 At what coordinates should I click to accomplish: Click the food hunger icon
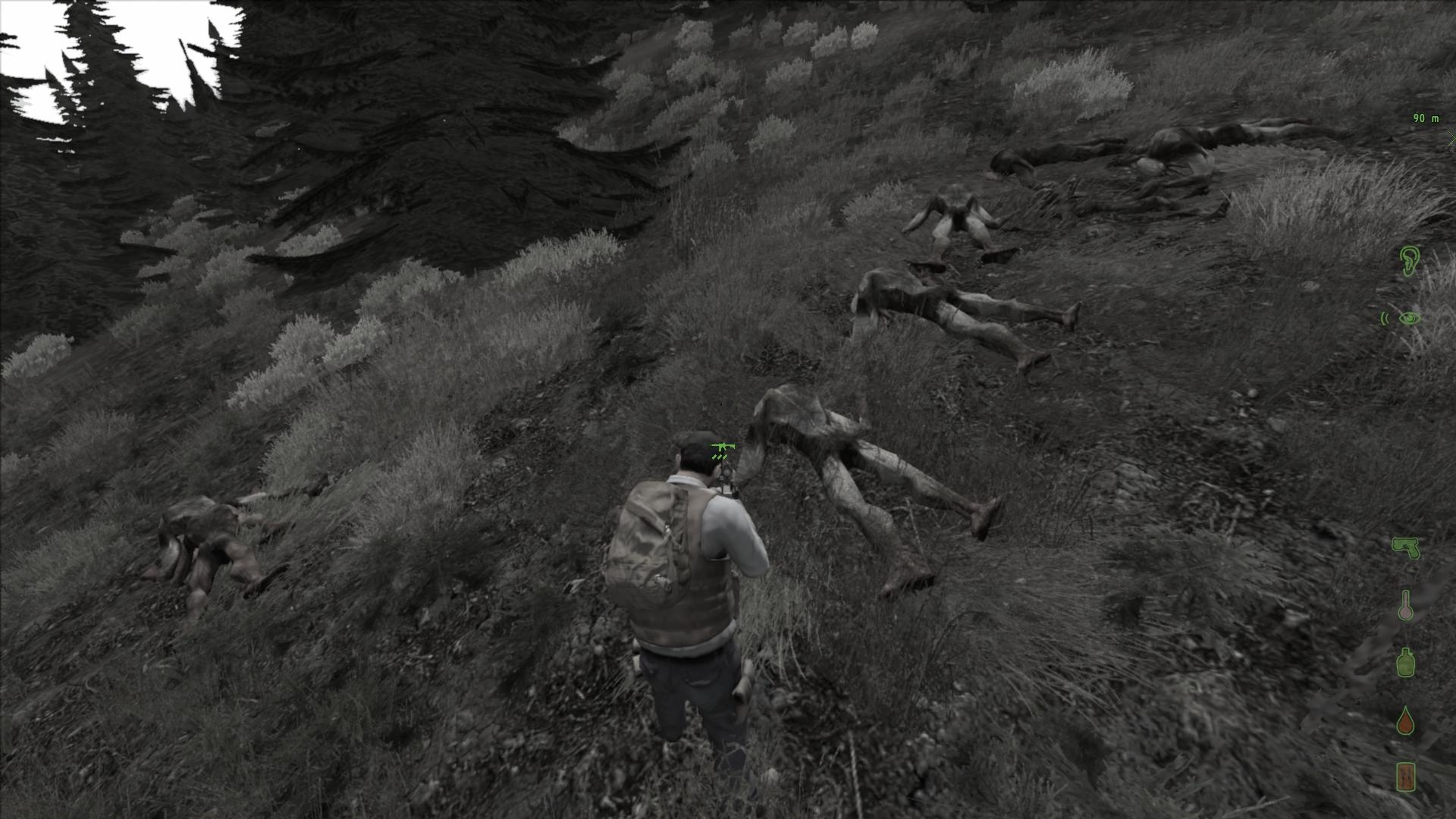pos(1405,777)
